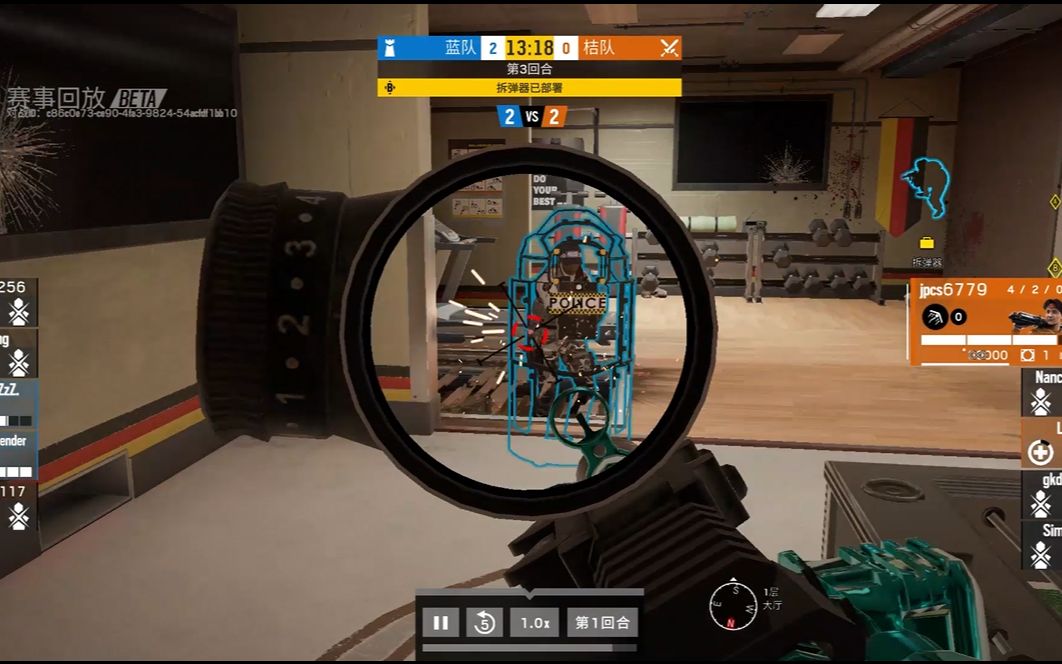Spectate blue player ending in ender

tap(18, 455)
